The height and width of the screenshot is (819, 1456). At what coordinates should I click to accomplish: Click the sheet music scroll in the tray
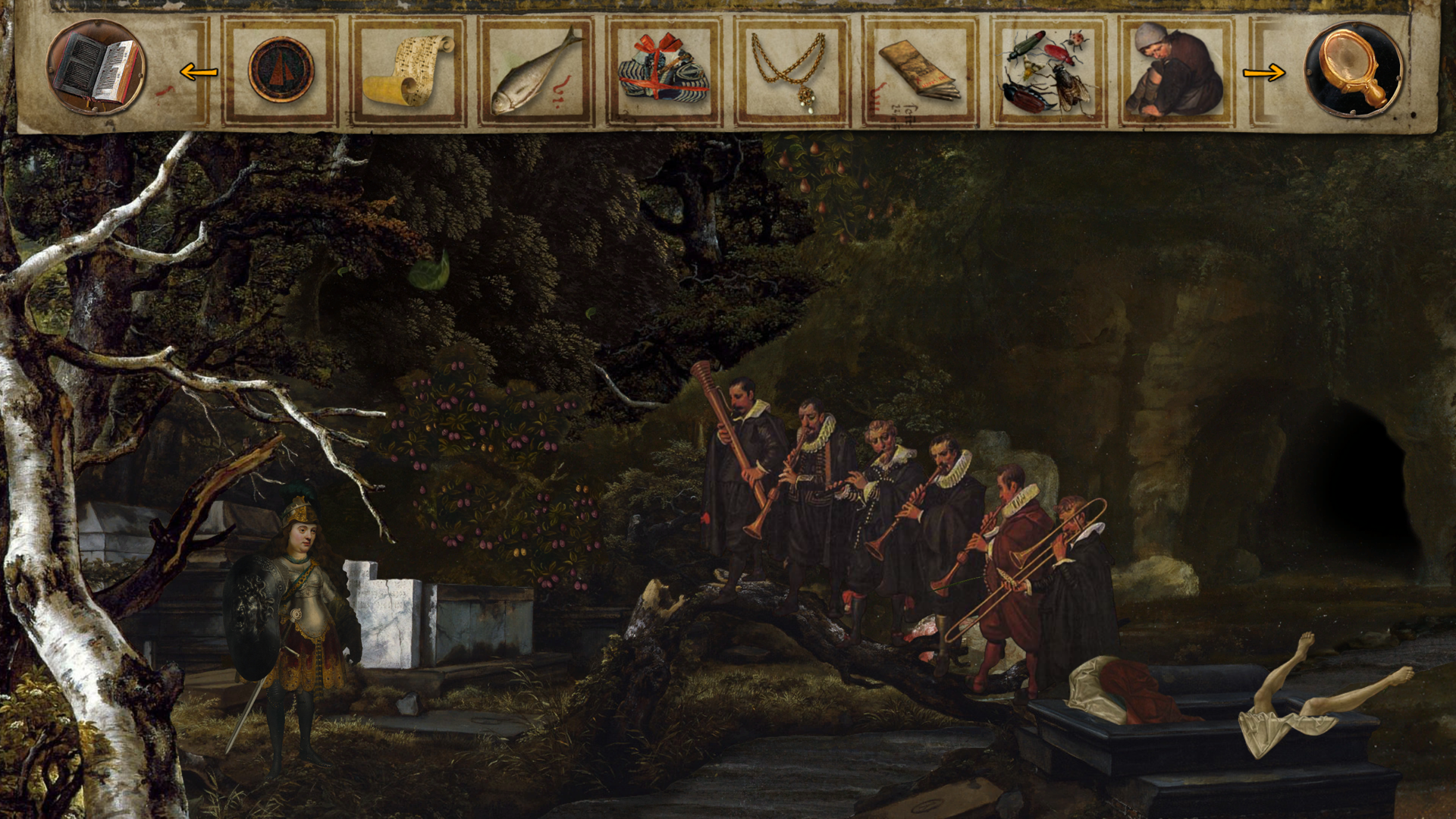pos(408,68)
